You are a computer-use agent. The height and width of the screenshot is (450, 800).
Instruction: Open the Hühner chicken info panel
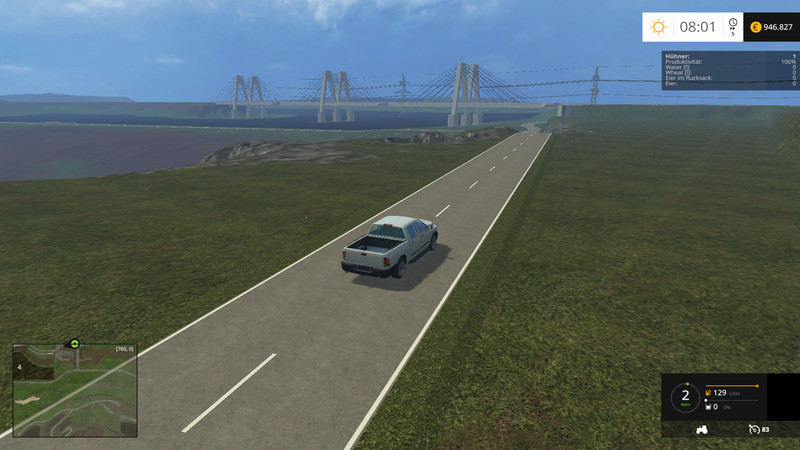coord(730,70)
